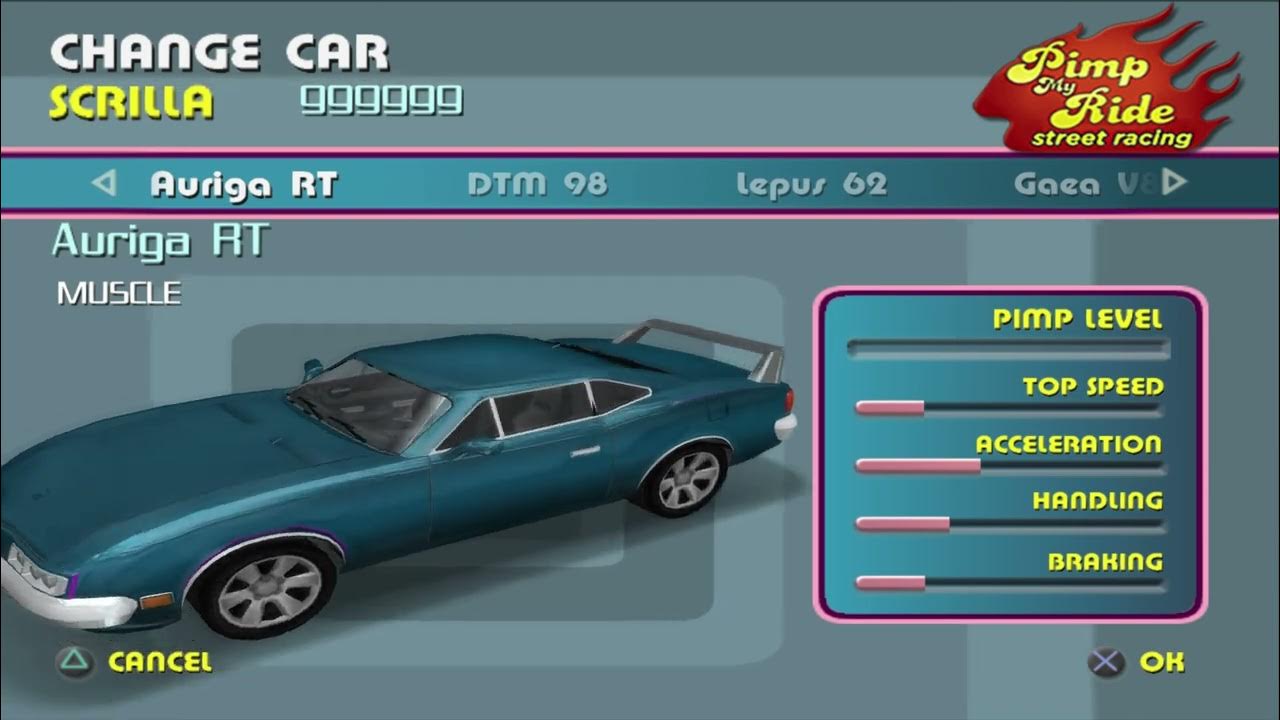The height and width of the screenshot is (720, 1280).
Task: Click the Top Speed stat bar
Action: [x=1010, y=404]
